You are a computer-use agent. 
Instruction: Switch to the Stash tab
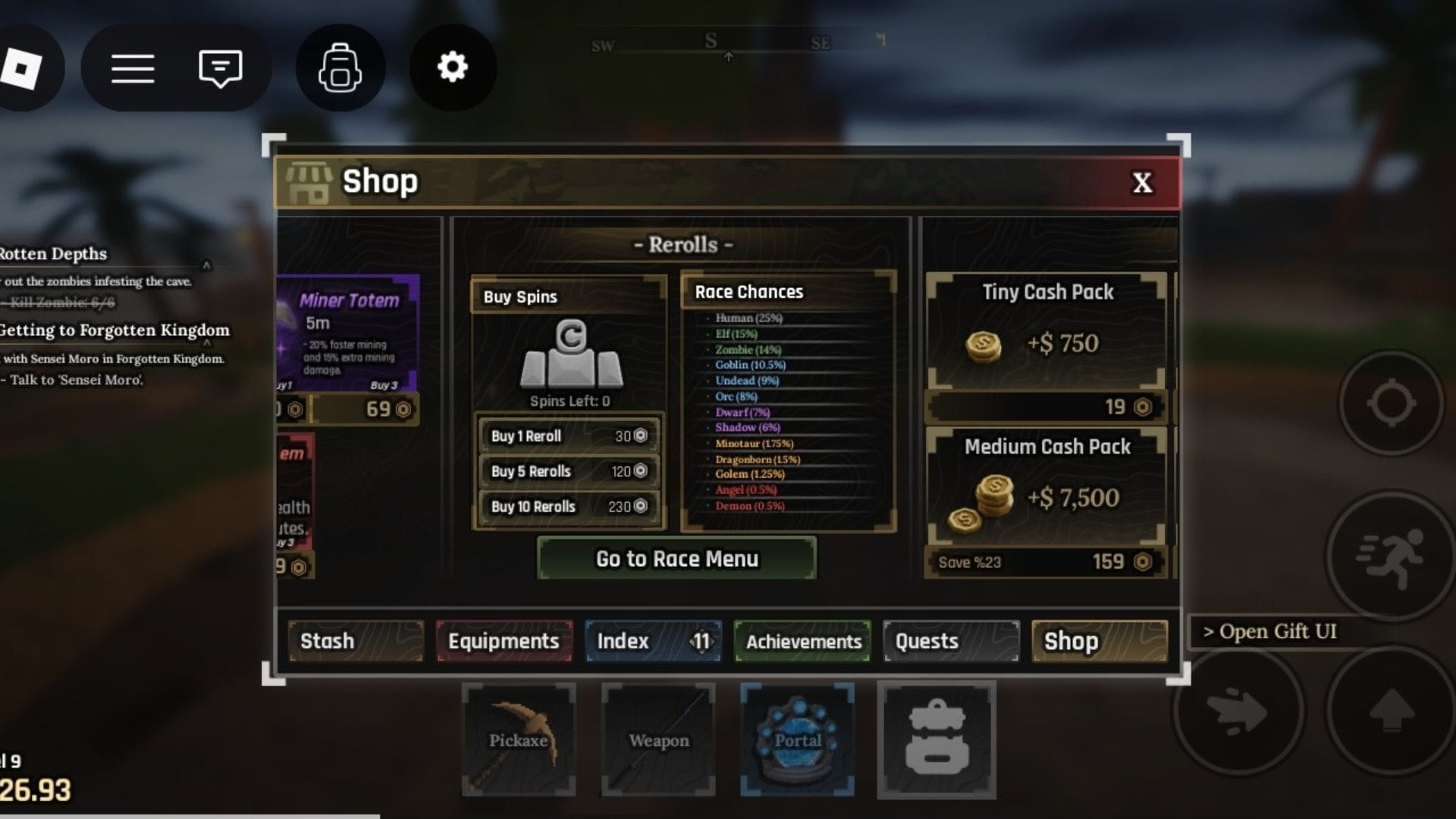pos(355,641)
